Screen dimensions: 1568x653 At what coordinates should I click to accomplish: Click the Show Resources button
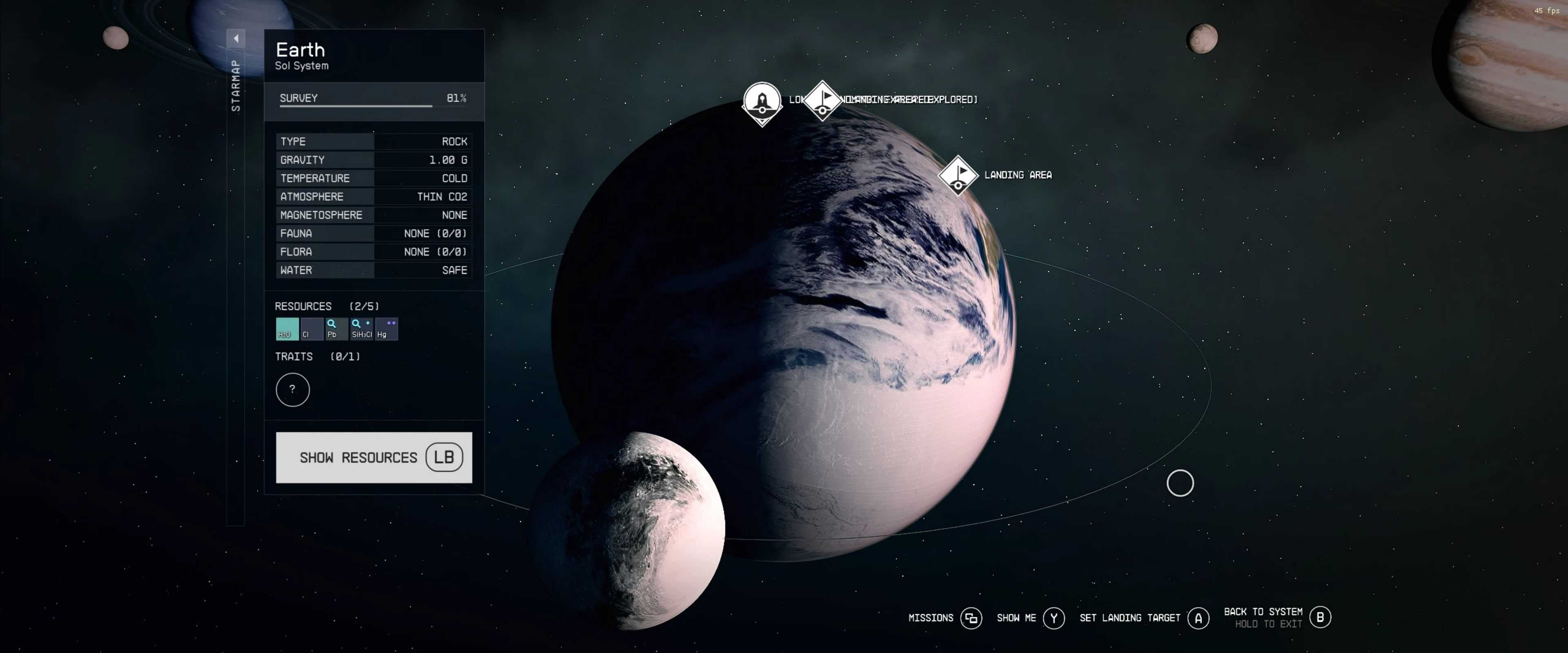point(374,458)
